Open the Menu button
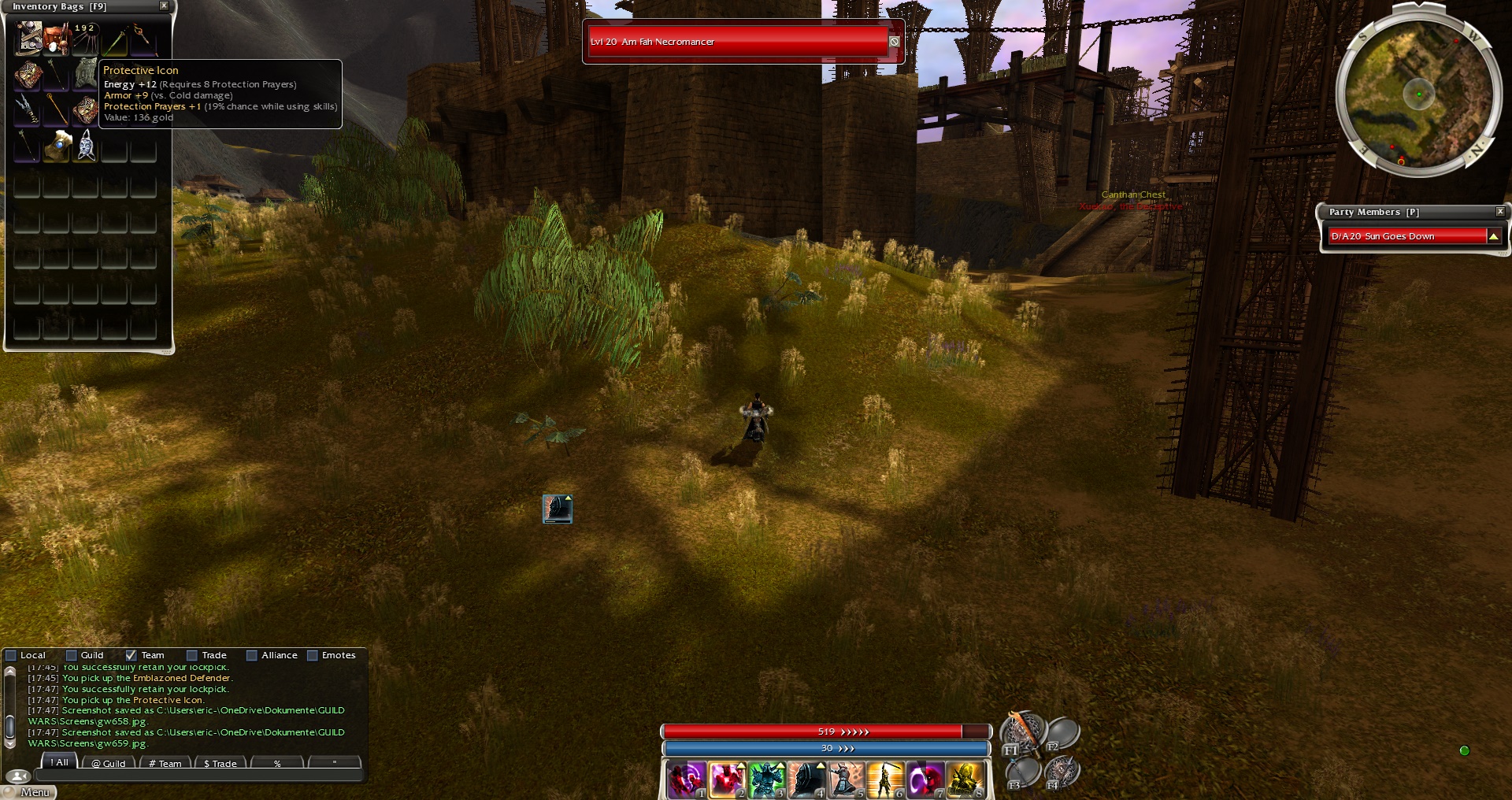The width and height of the screenshot is (1512, 800). [35, 792]
